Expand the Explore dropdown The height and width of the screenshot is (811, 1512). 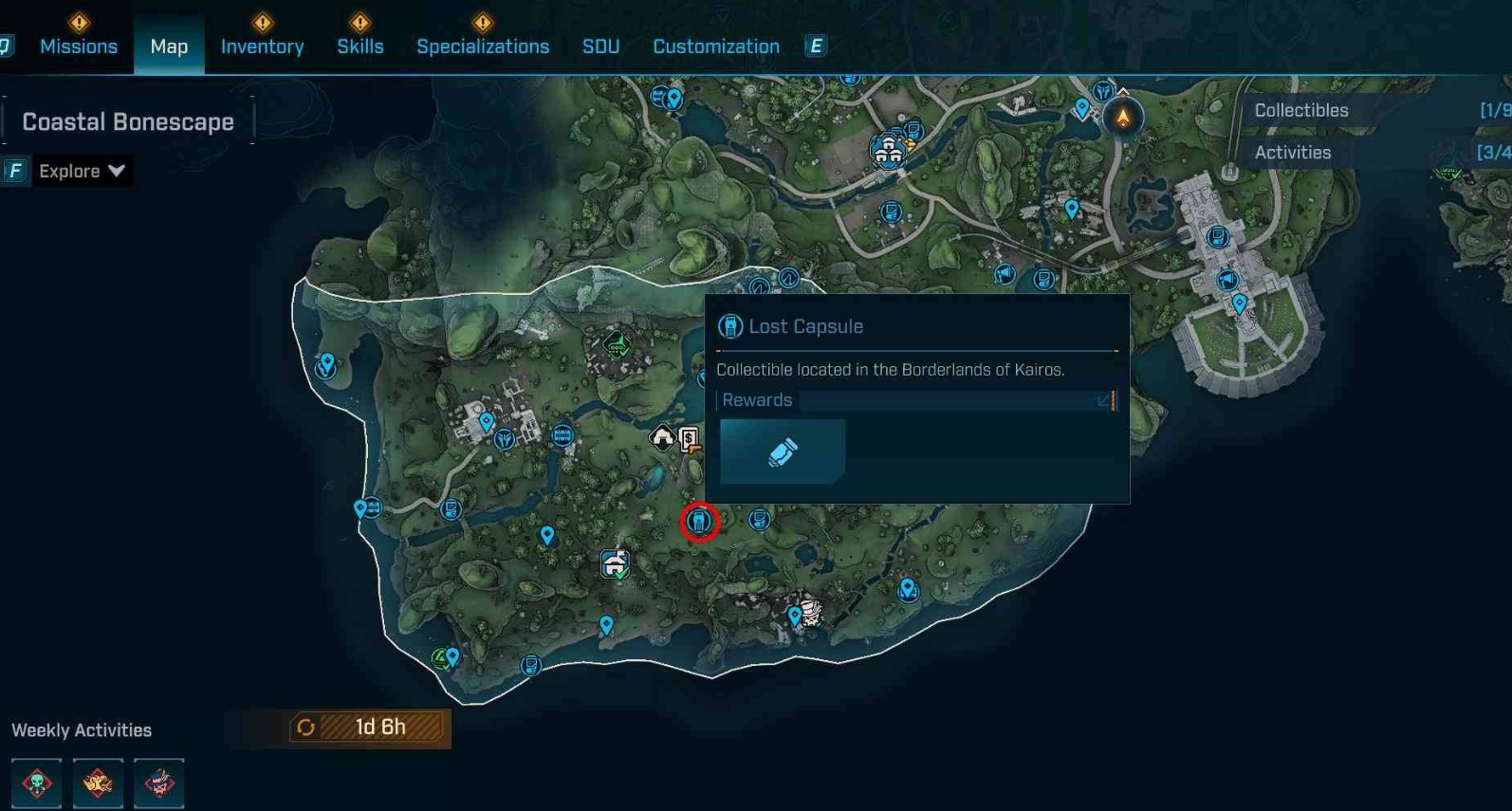pos(82,171)
